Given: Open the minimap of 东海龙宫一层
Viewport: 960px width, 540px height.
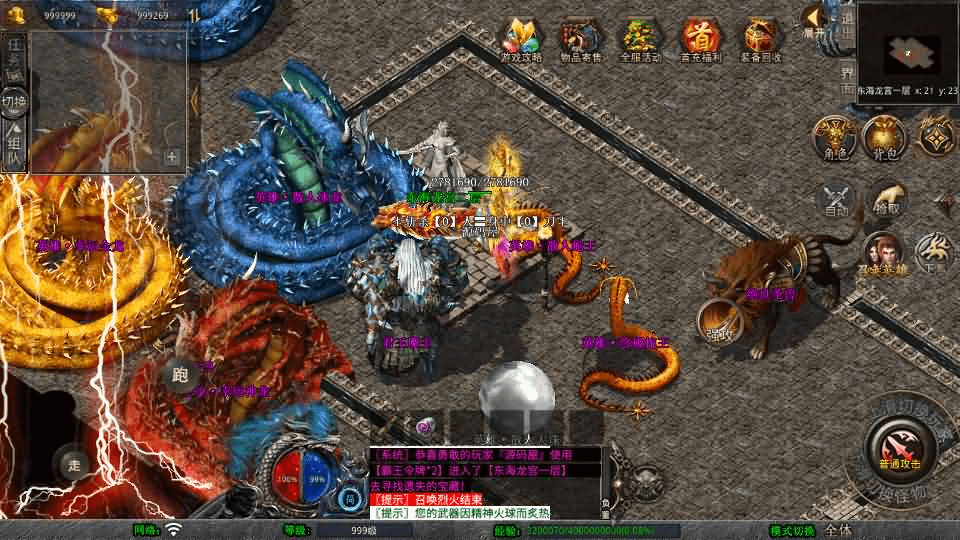Looking at the screenshot, I should click(x=910, y=47).
